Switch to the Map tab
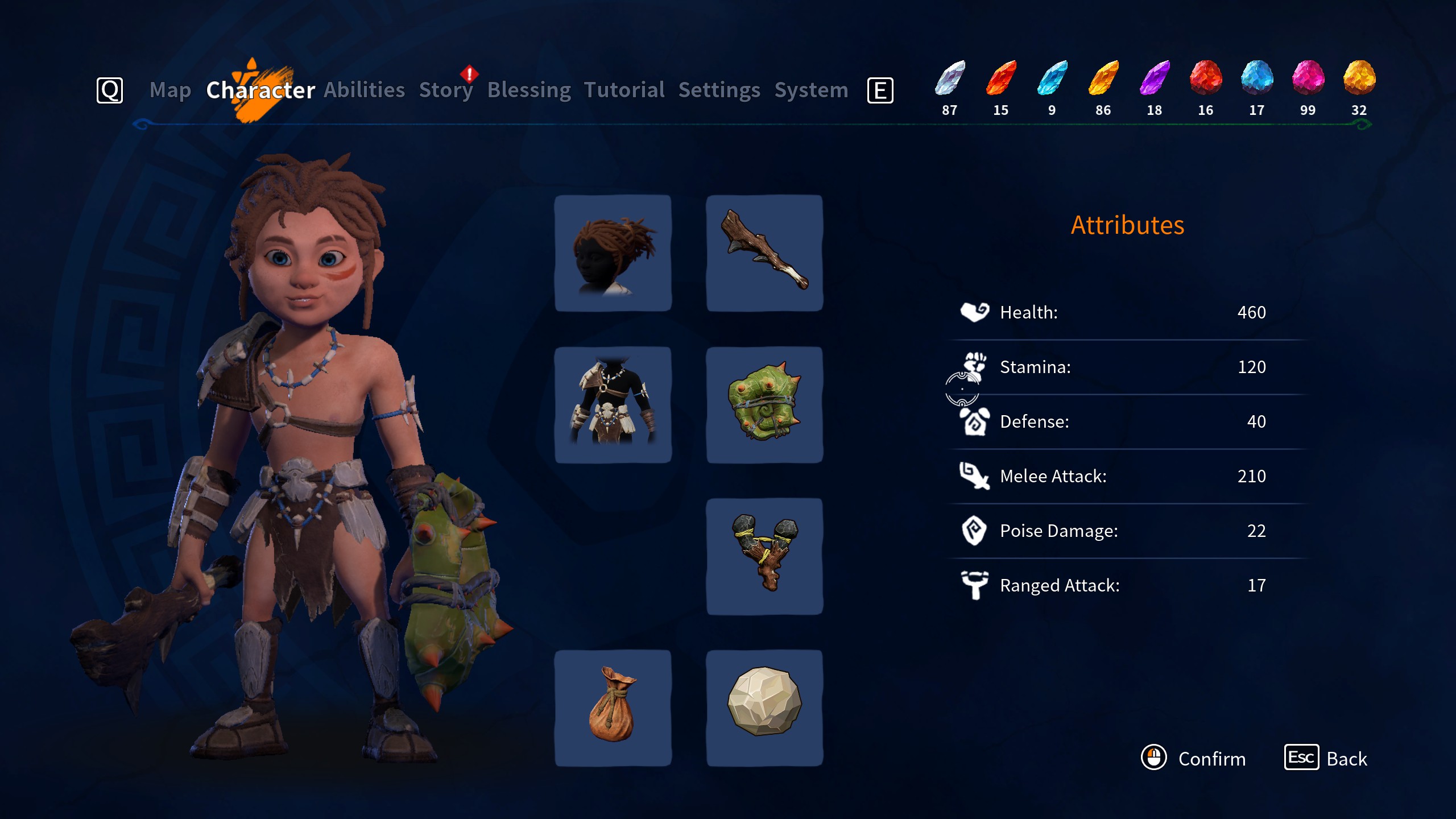This screenshot has height=819, width=1456. click(x=170, y=90)
